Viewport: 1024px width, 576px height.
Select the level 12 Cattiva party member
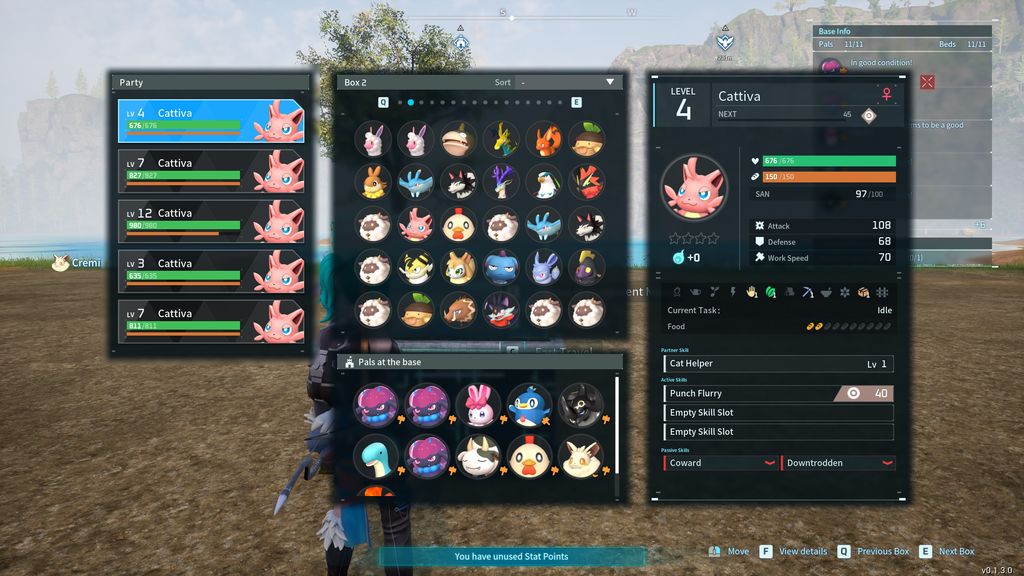click(x=210, y=220)
